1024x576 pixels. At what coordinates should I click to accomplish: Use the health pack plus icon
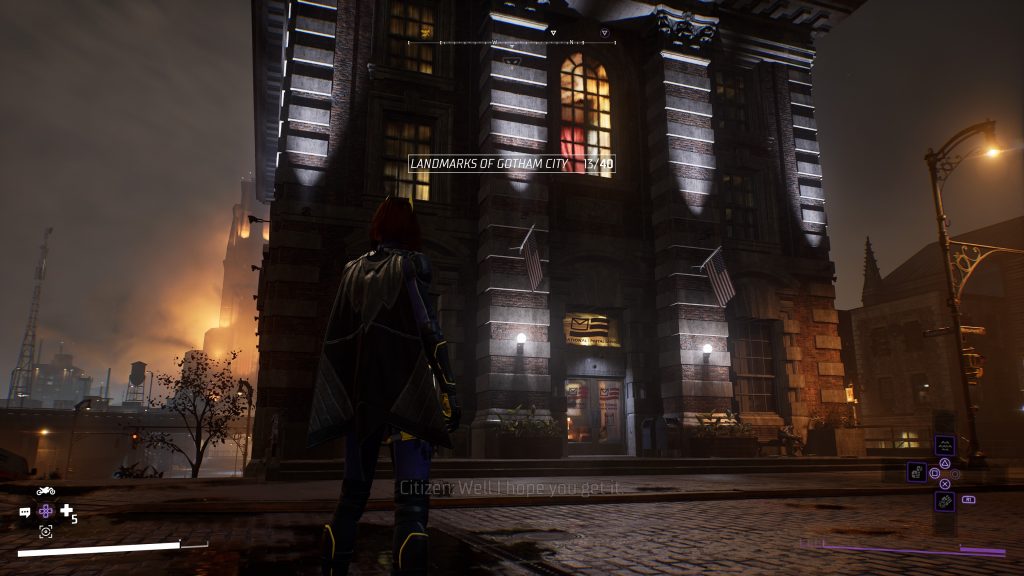pyautogui.click(x=66, y=511)
